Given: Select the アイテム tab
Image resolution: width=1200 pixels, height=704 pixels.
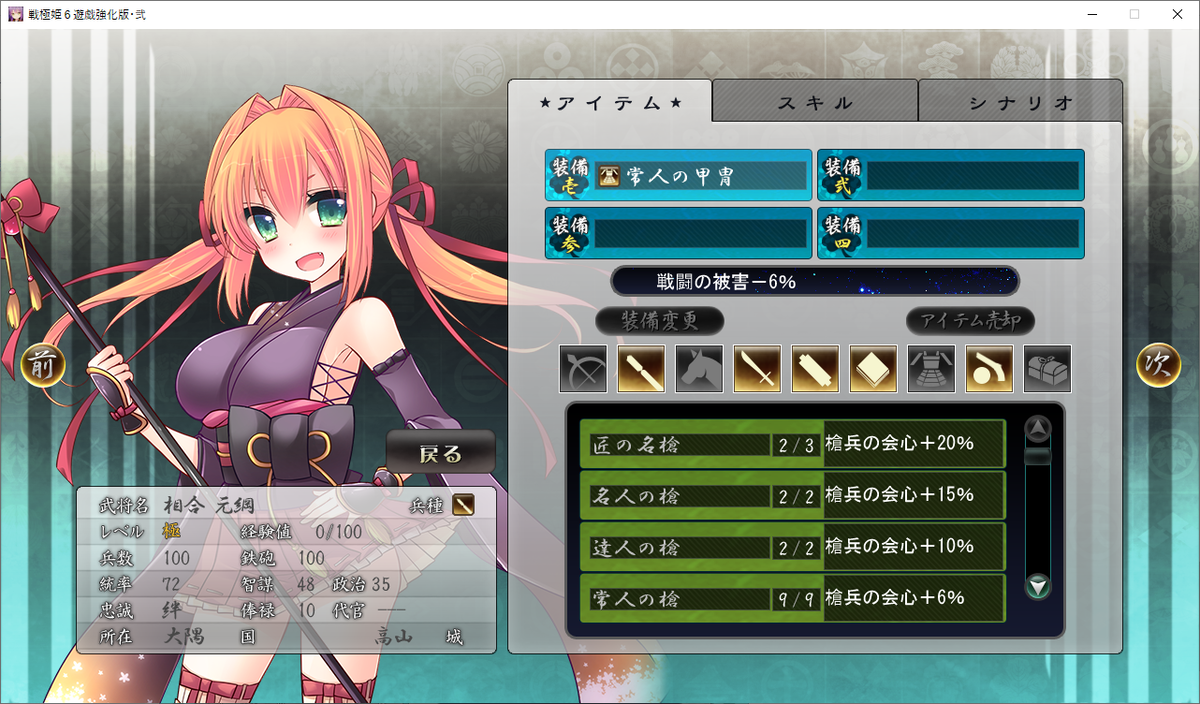Looking at the screenshot, I should point(610,102).
